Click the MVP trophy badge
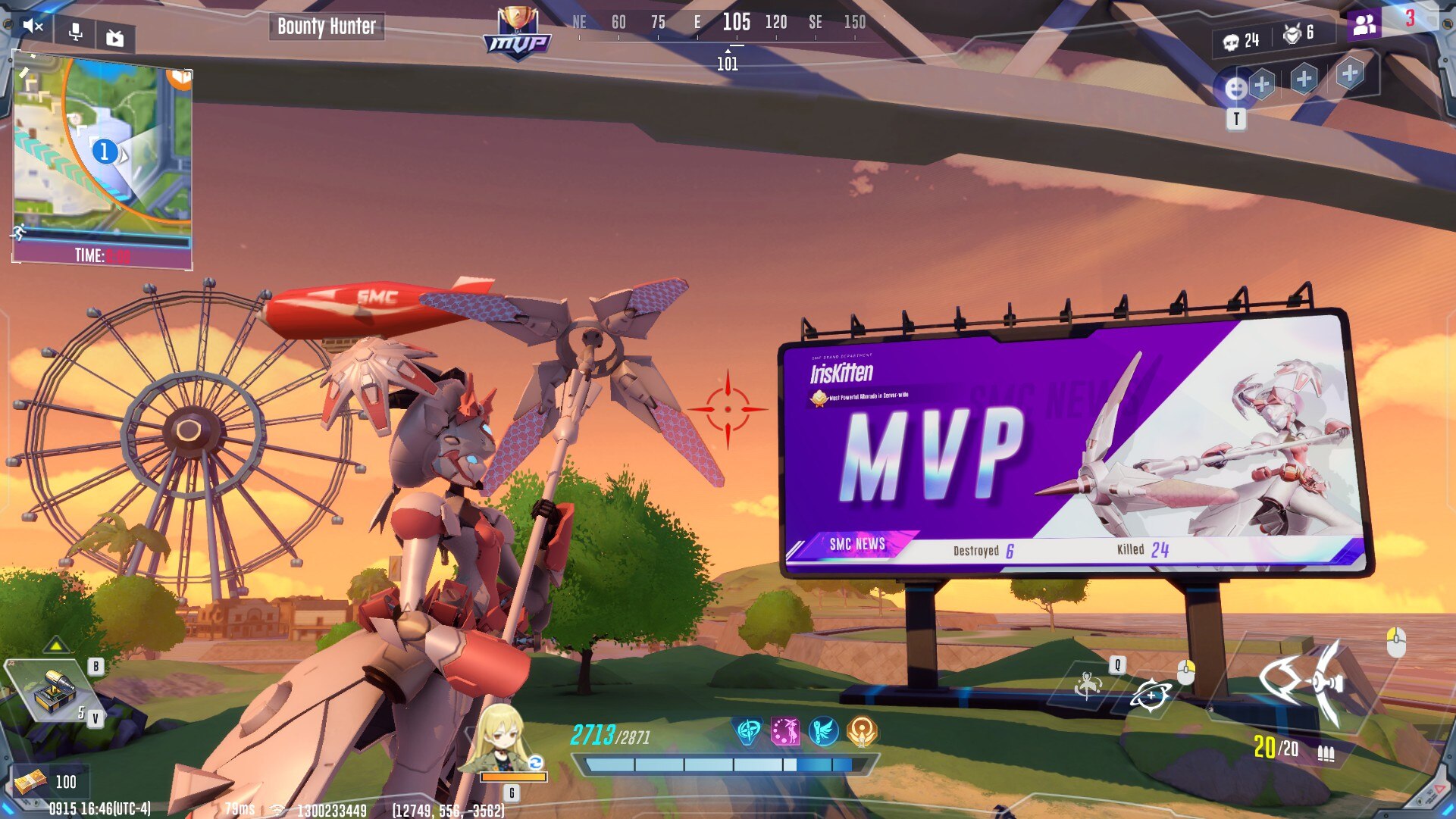Screen dimensions: 1456x819 click(517, 33)
